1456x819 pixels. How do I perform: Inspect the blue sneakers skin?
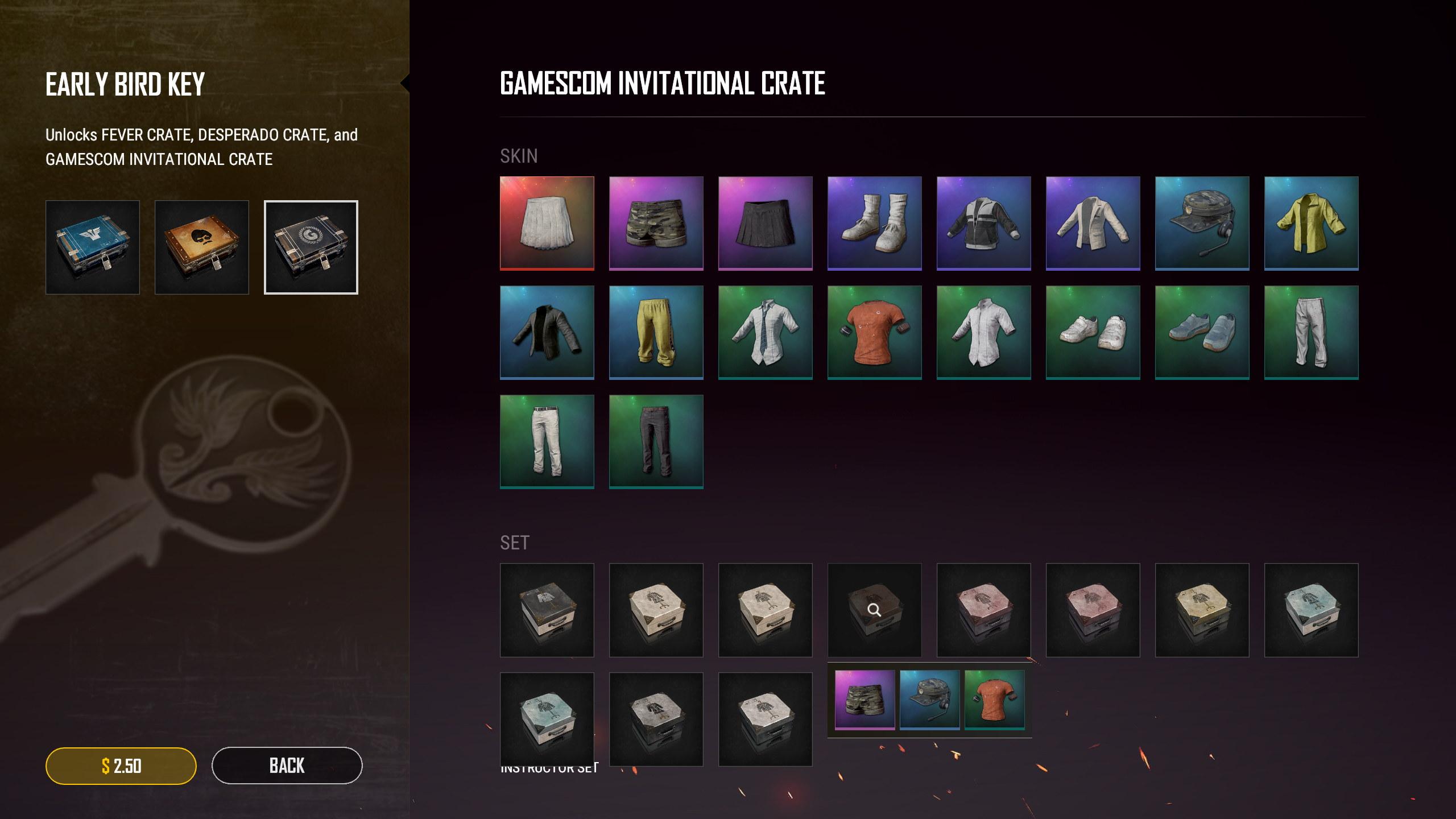(x=1202, y=332)
